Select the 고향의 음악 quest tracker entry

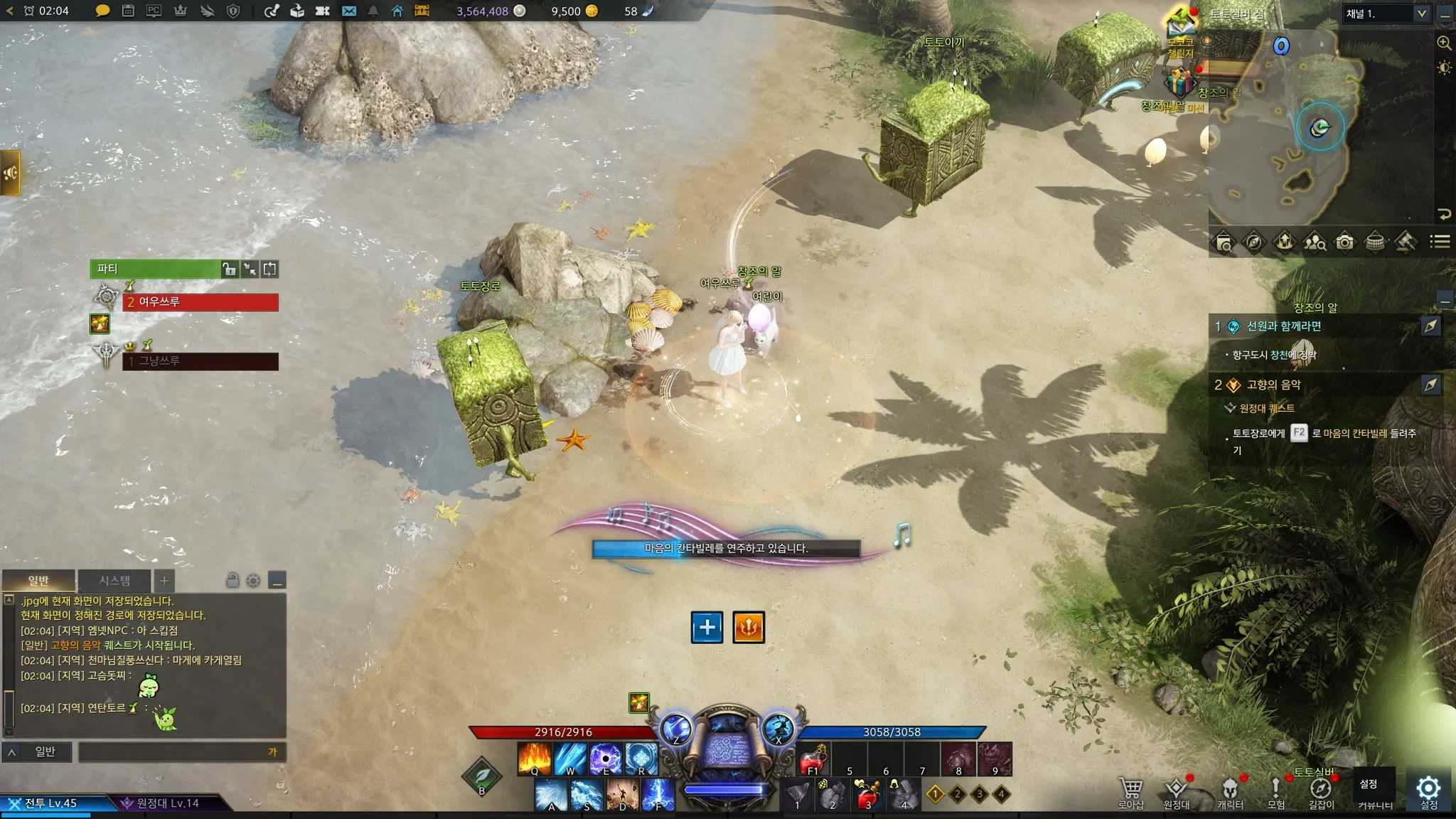(1273, 385)
